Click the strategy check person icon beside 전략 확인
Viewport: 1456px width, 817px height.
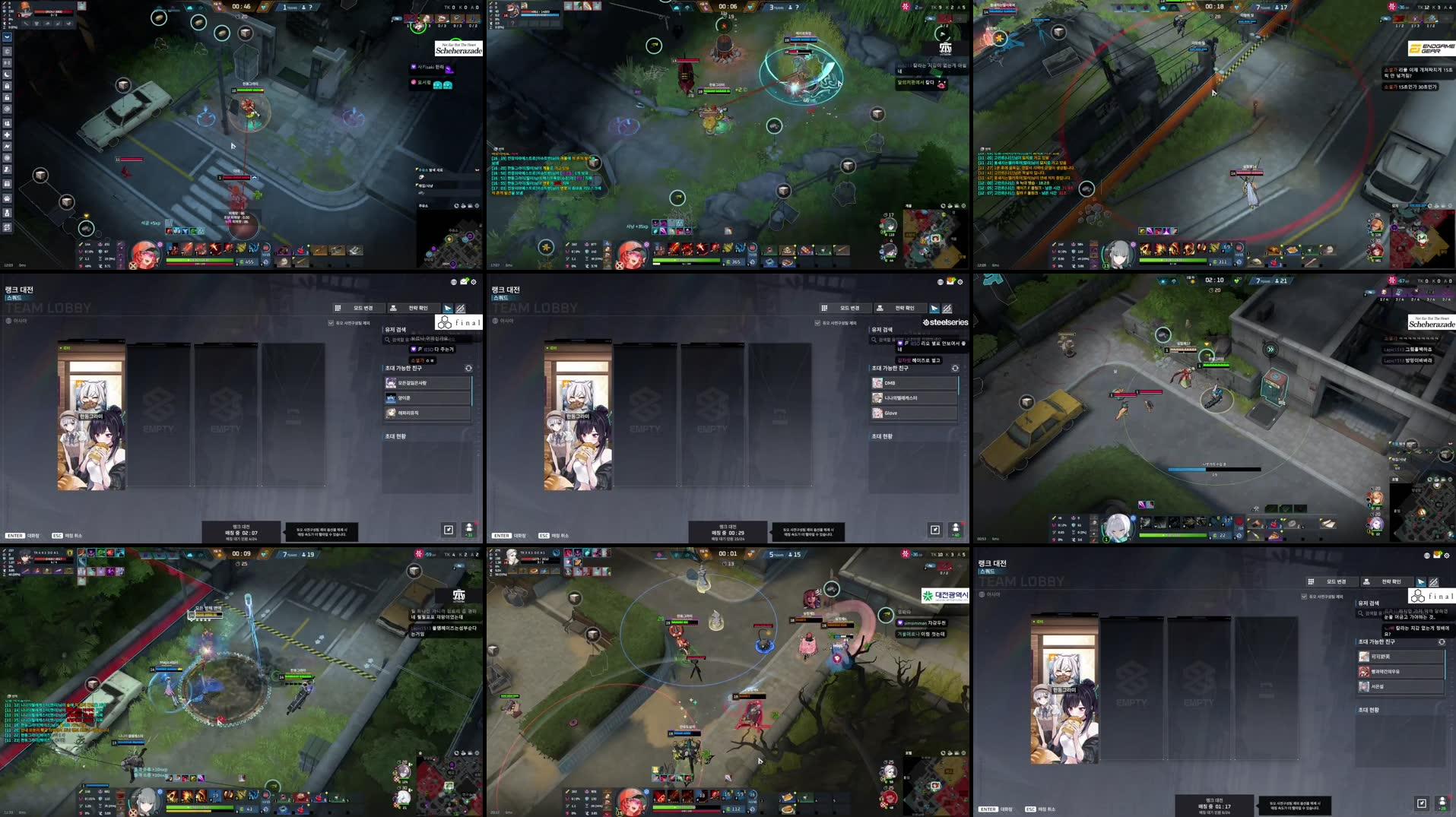coord(394,308)
